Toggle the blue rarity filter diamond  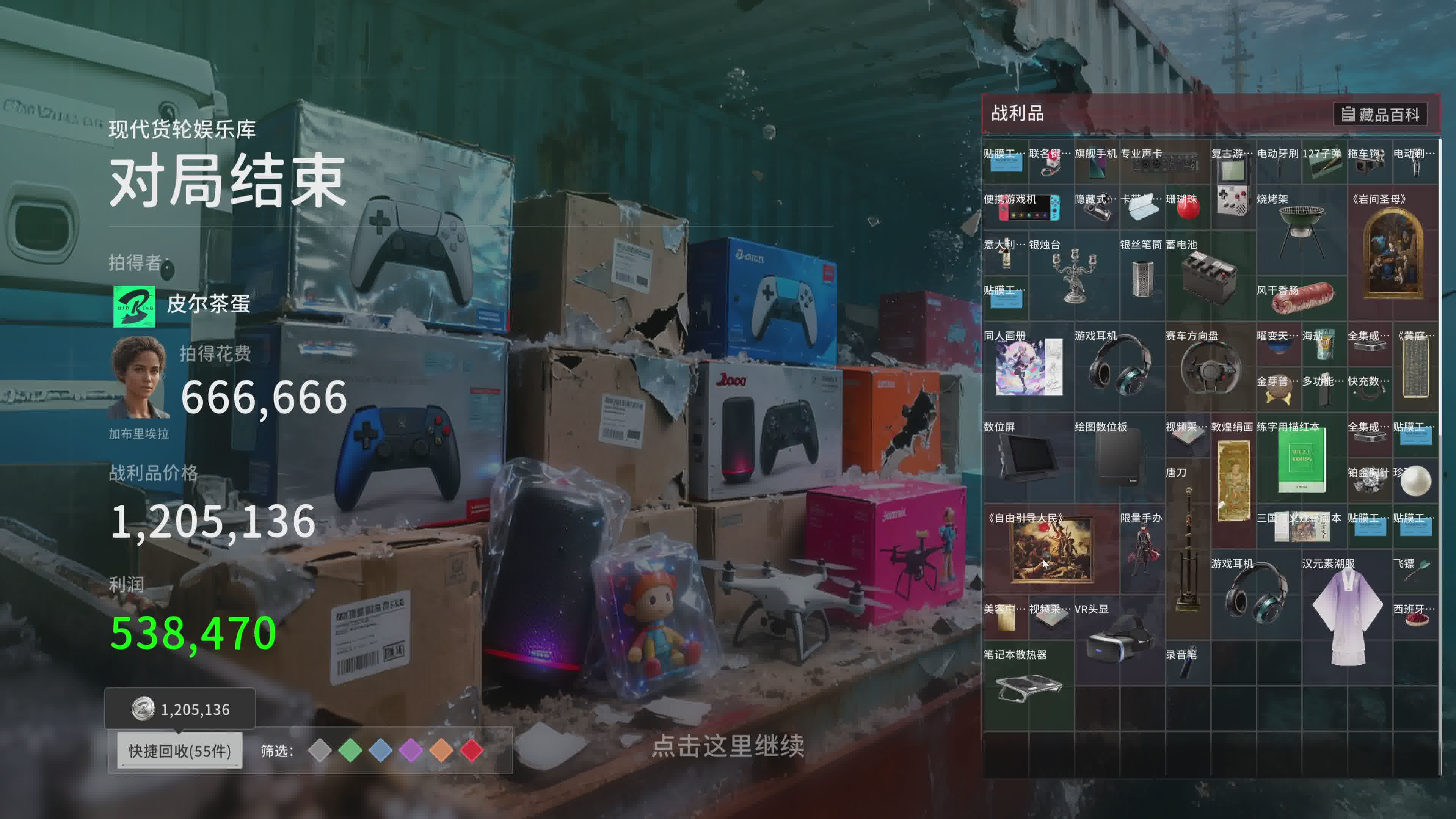tap(380, 751)
